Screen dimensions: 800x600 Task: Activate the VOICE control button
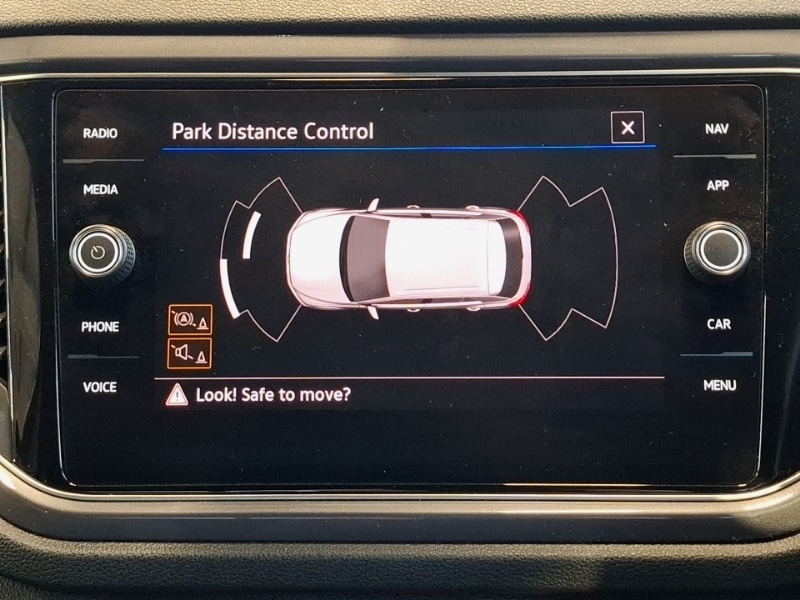tap(100, 387)
